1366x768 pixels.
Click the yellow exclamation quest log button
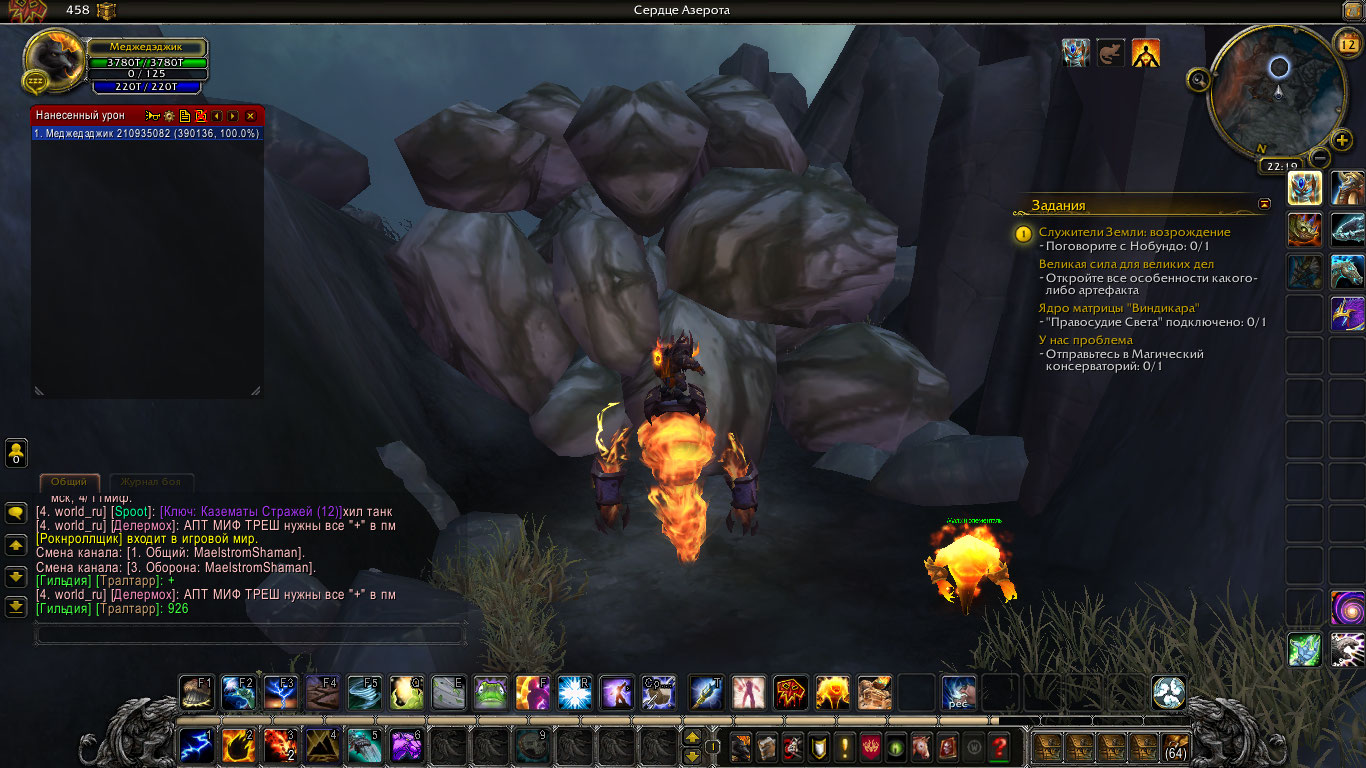click(x=845, y=746)
